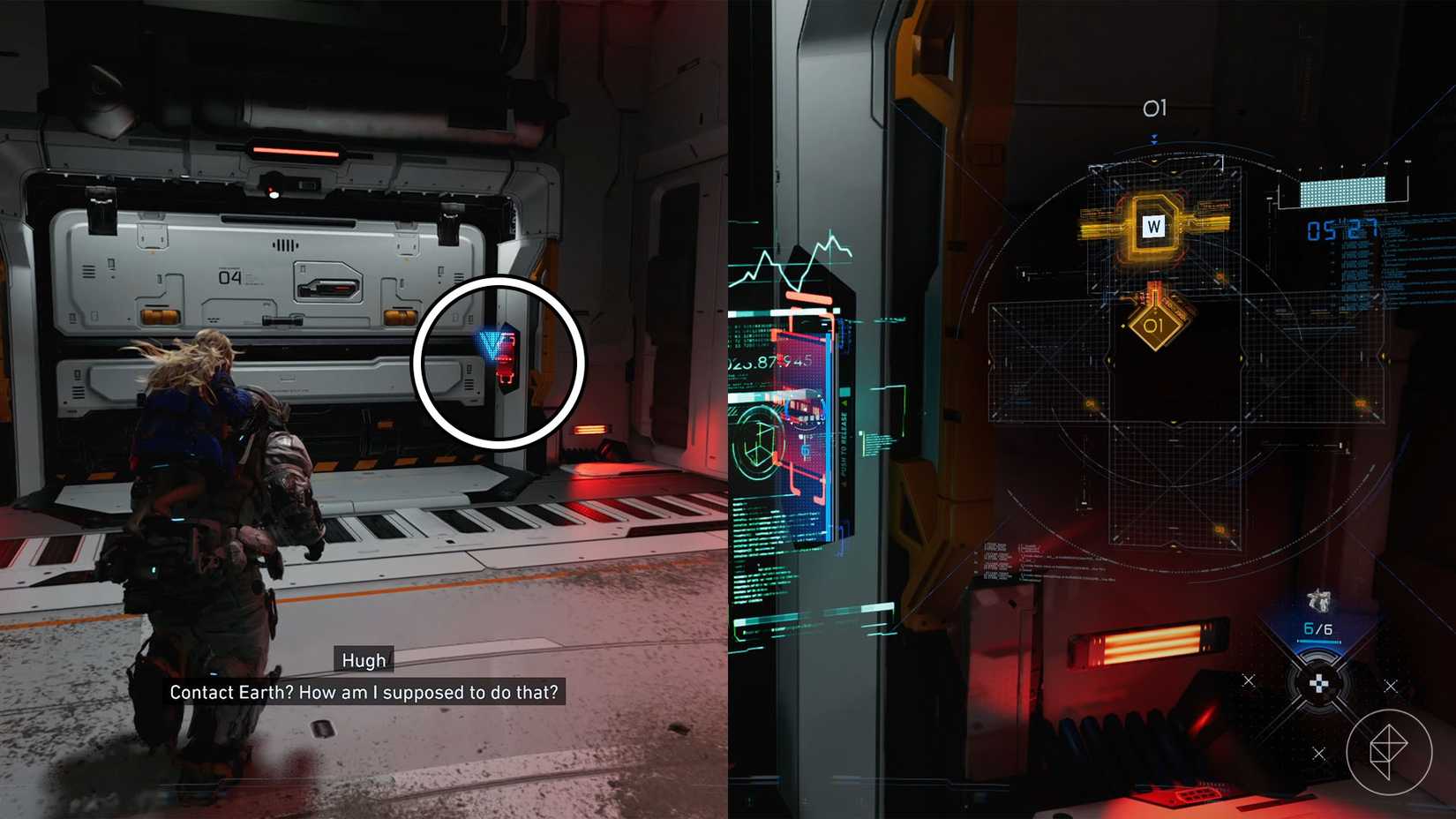Click the Hugh nameplate above the dialogue
The width and height of the screenshot is (1456, 819).
click(x=364, y=660)
